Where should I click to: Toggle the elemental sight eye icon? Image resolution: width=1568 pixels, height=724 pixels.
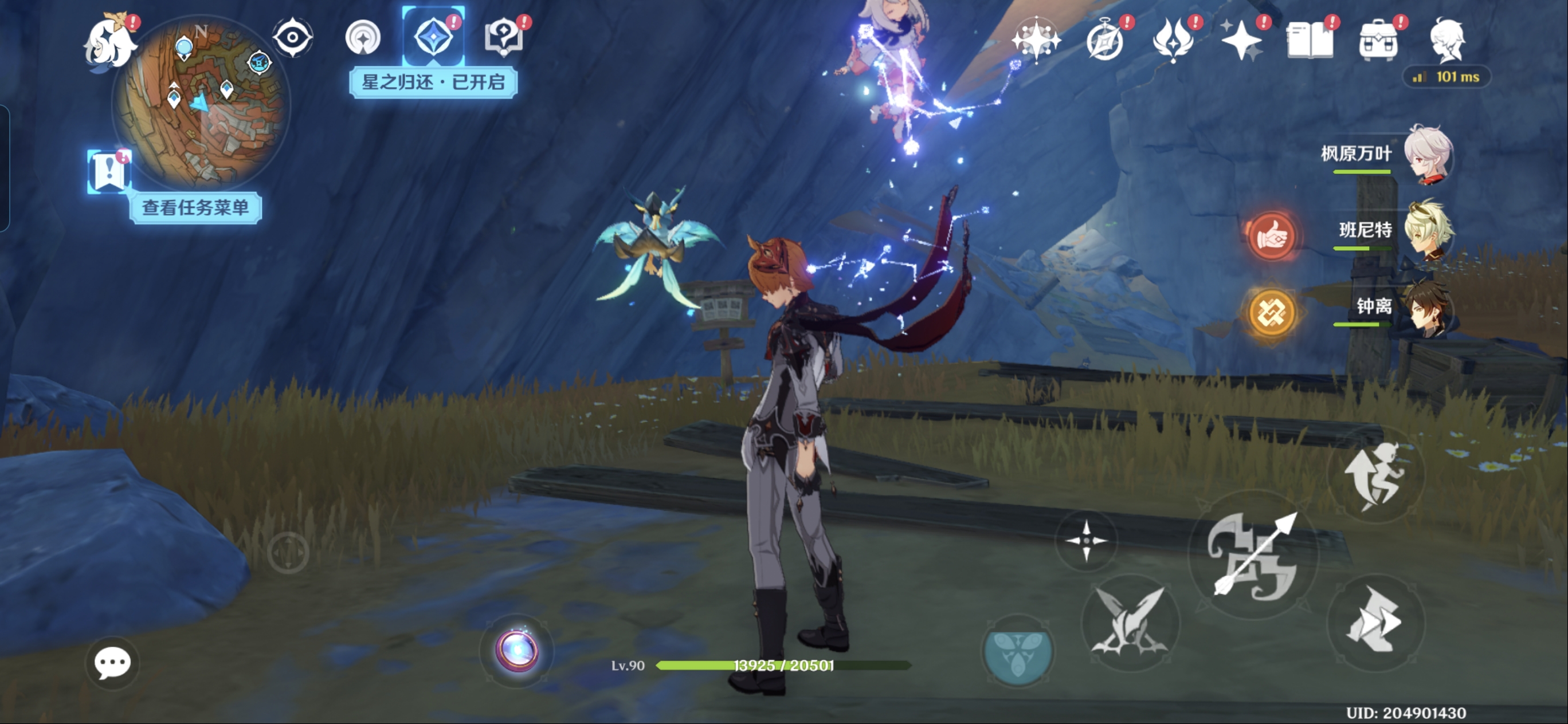[x=293, y=38]
